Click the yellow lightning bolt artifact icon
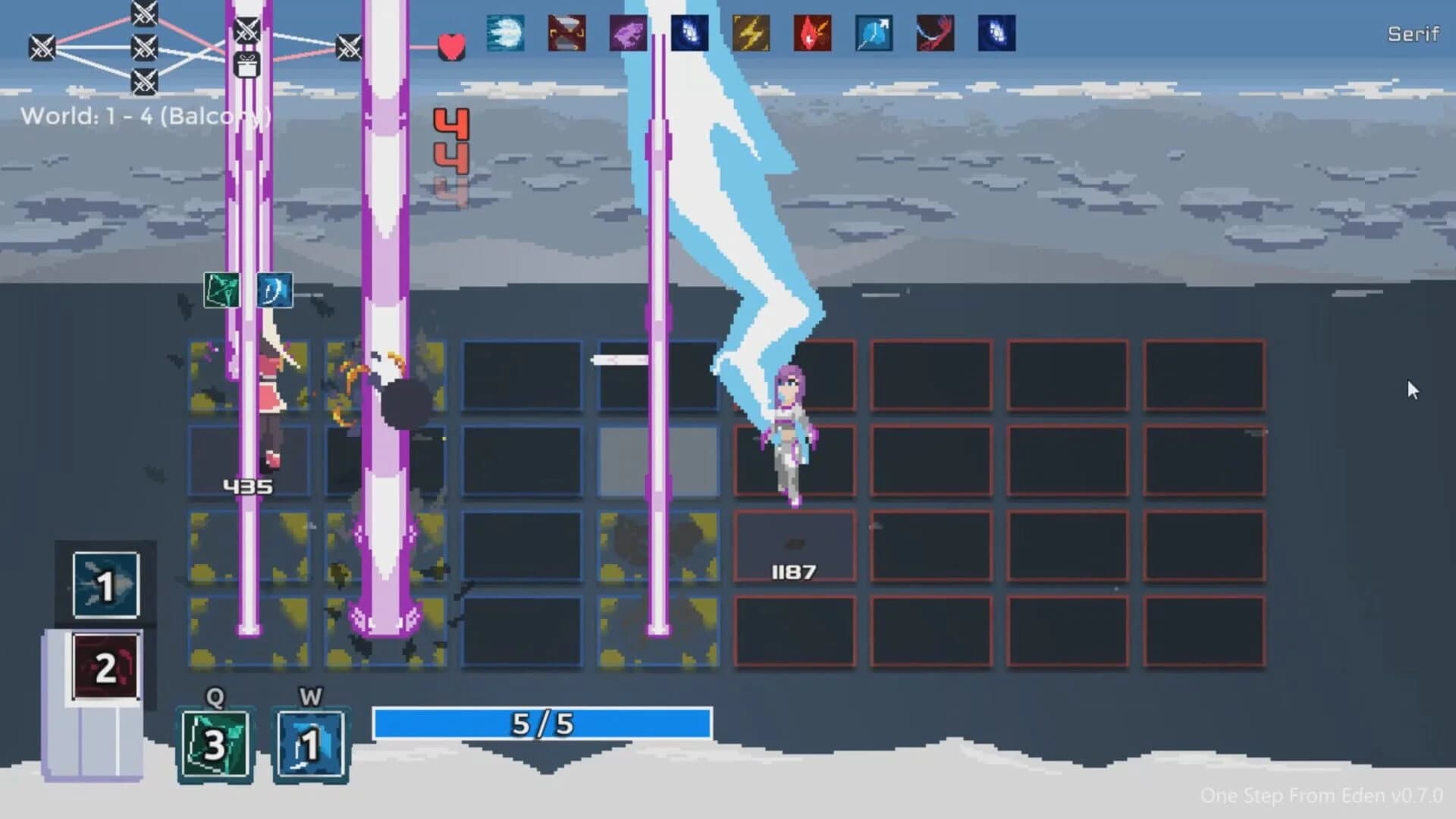Screen dimensions: 1456x819 [x=749, y=33]
